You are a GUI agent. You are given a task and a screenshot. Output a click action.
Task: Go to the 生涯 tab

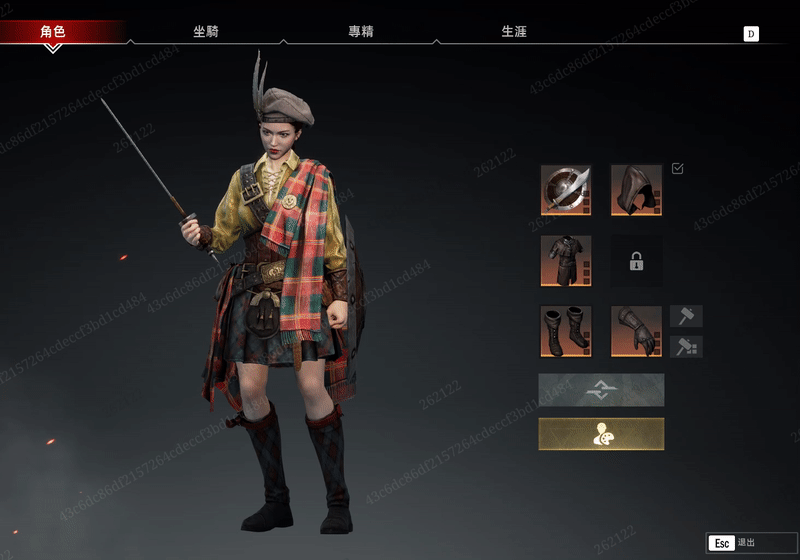(514, 32)
